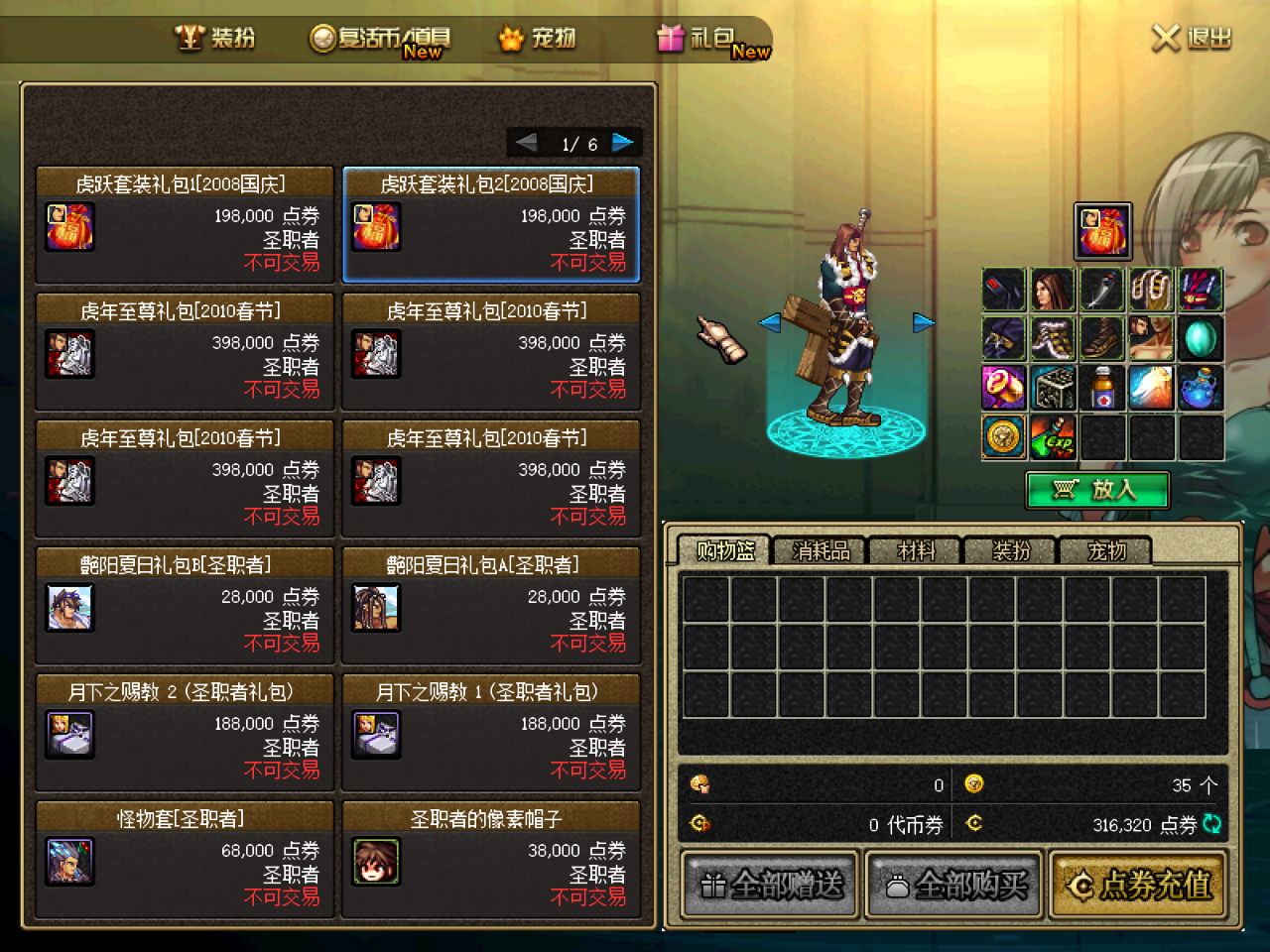Rotate character preview with right arrow
The image size is (1270, 952).
click(x=924, y=322)
